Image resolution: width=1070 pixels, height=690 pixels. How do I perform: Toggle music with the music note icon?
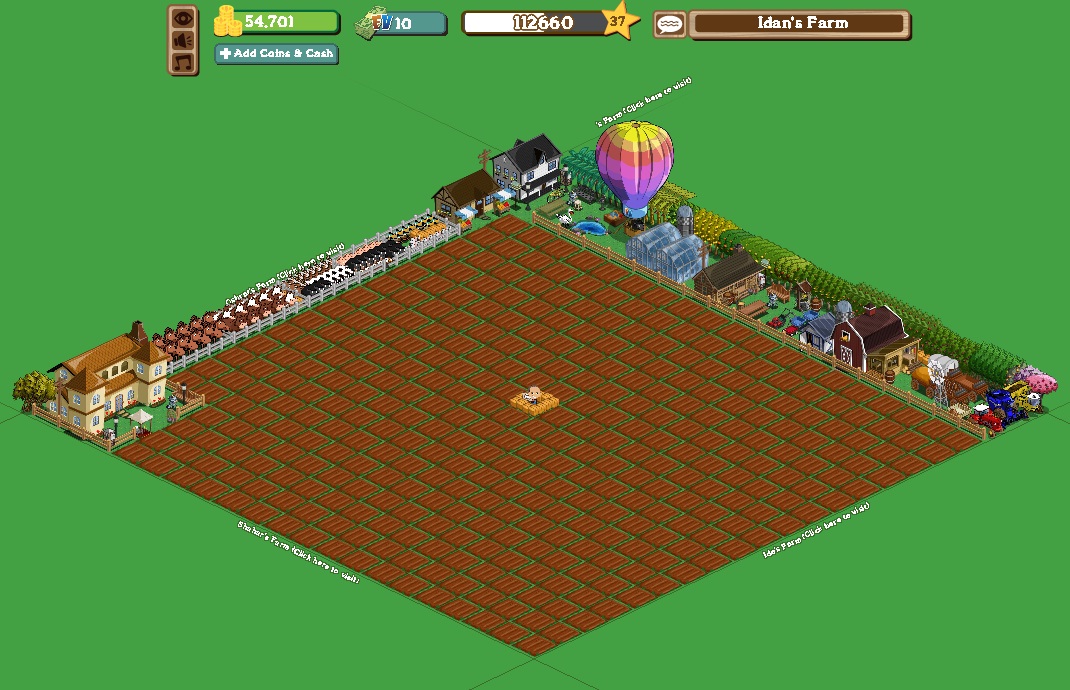(182, 62)
